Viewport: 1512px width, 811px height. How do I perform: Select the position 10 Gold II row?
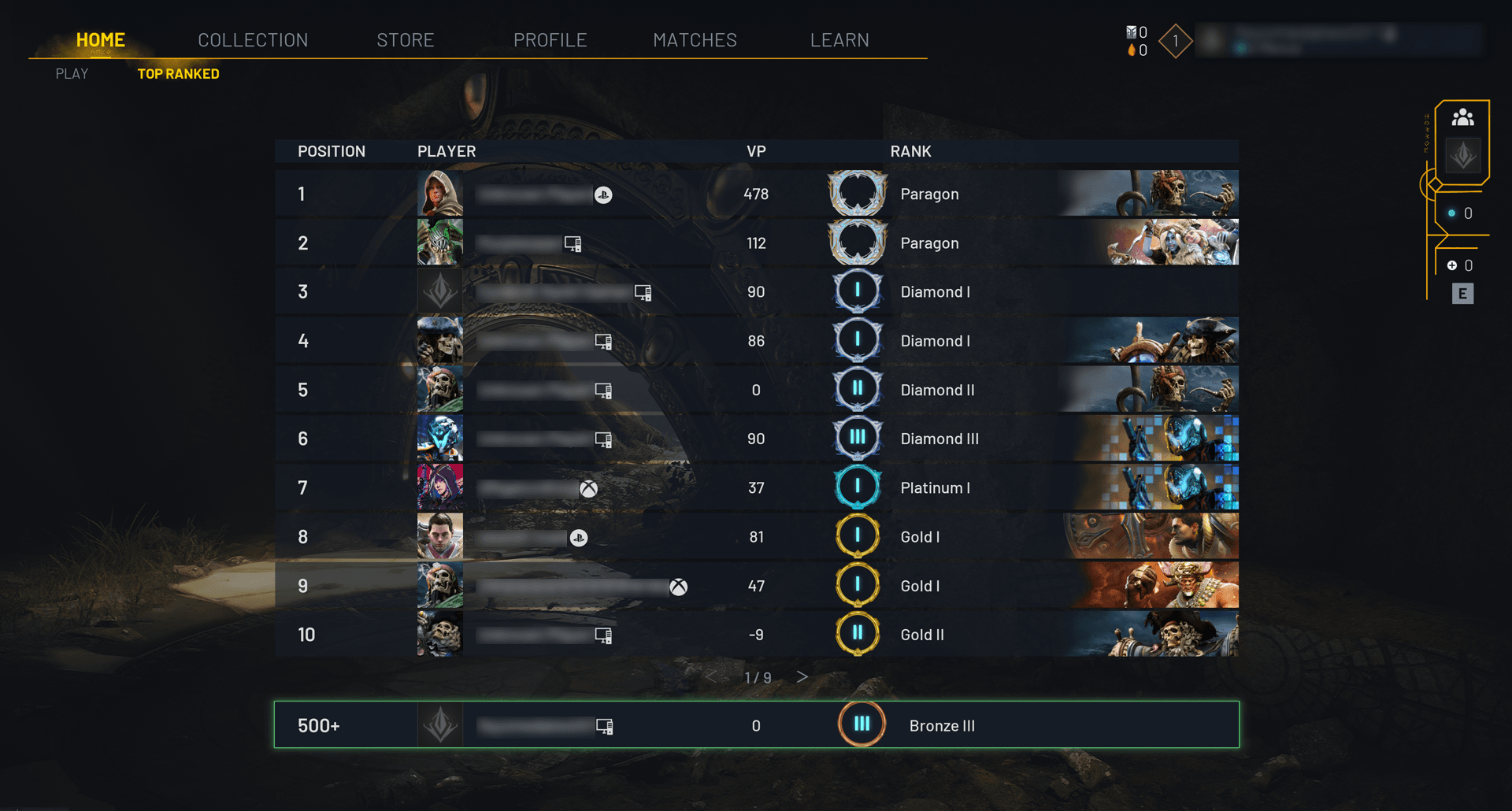tap(756, 635)
